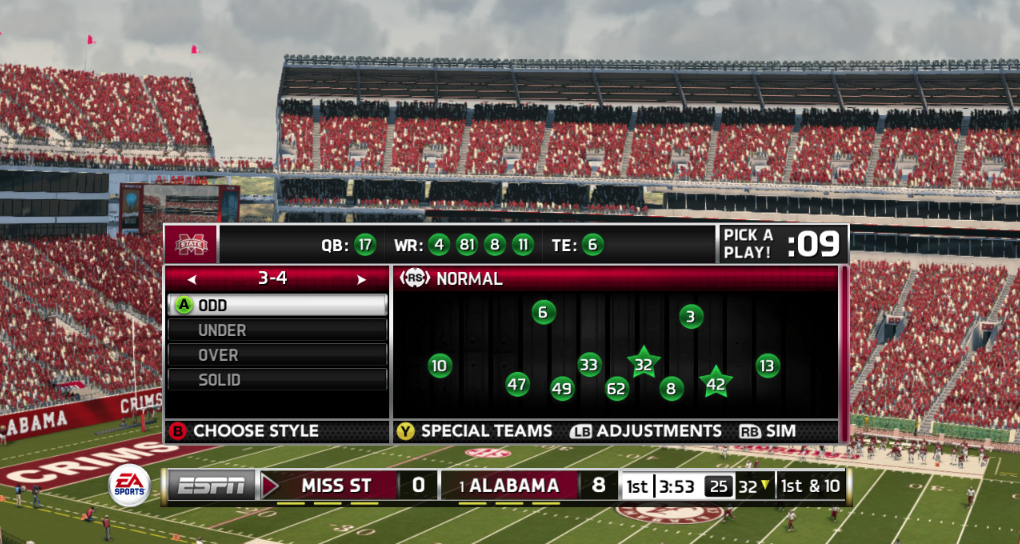
Task: Click defender number 10 in formation diagram
Action: pyautogui.click(x=439, y=366)
